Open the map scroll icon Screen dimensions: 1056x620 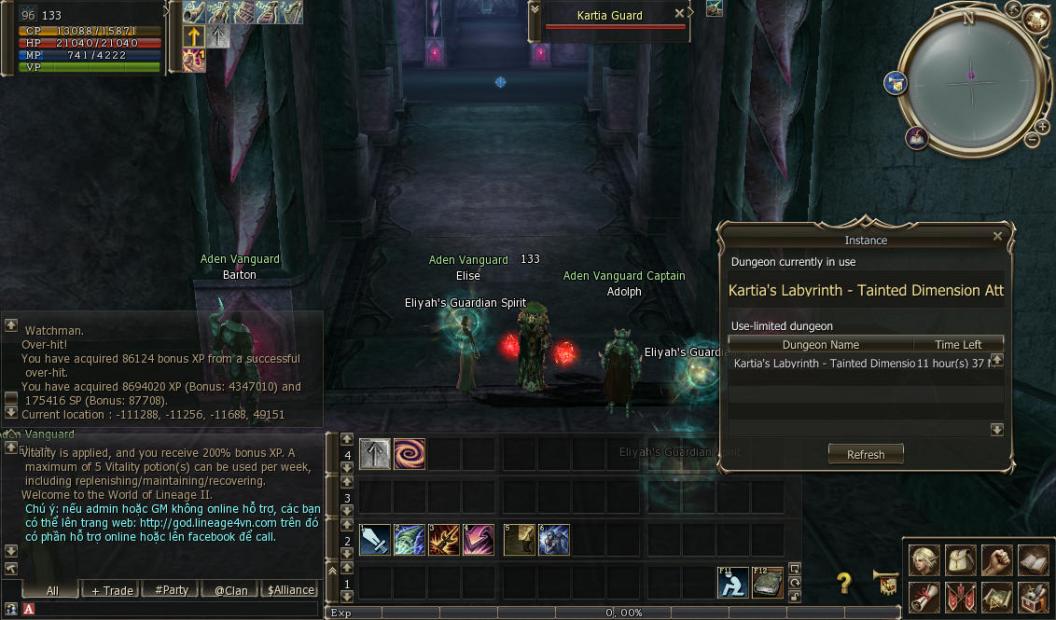coord(996,597)
